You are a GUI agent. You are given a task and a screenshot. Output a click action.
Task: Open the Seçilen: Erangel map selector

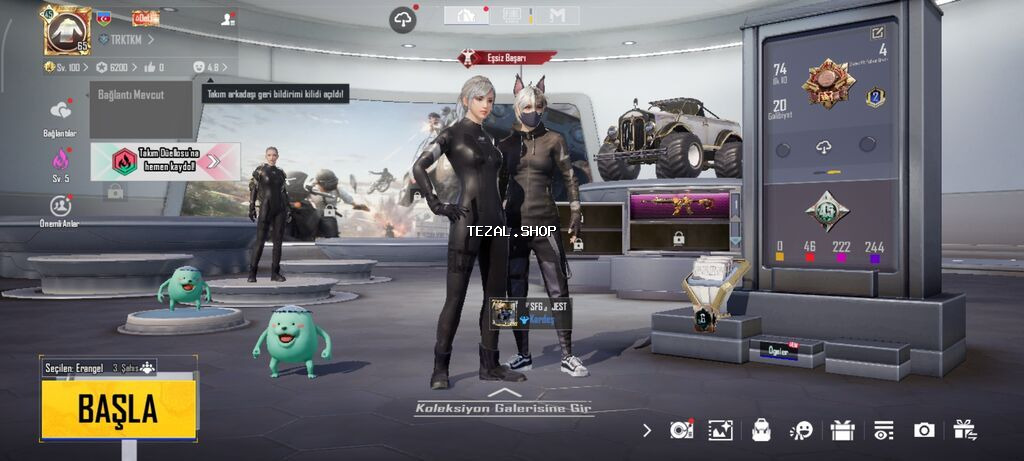coord(98,368)
